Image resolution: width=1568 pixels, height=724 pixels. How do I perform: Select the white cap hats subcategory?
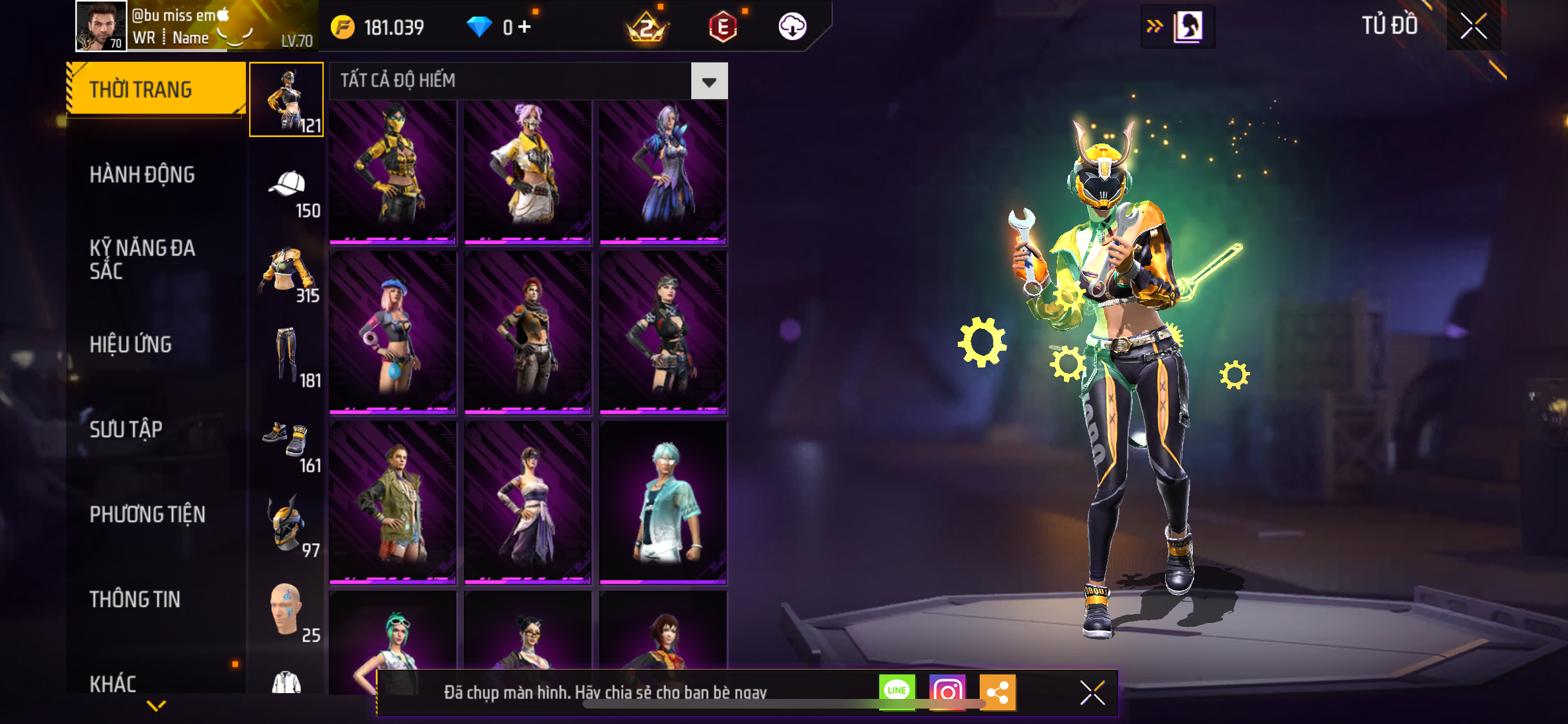(287, 187)
